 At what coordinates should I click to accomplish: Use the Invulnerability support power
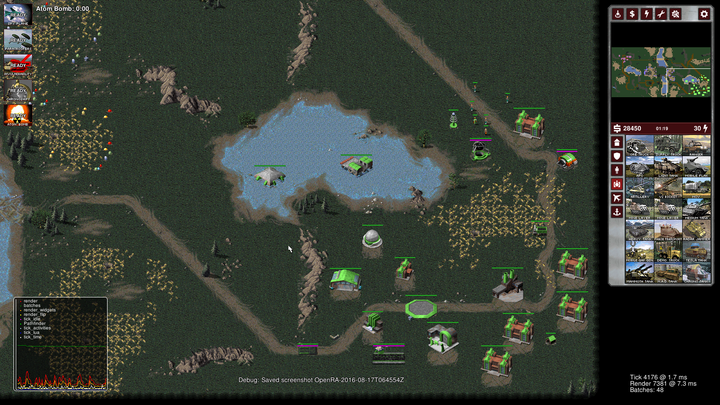tap(17, 64)
